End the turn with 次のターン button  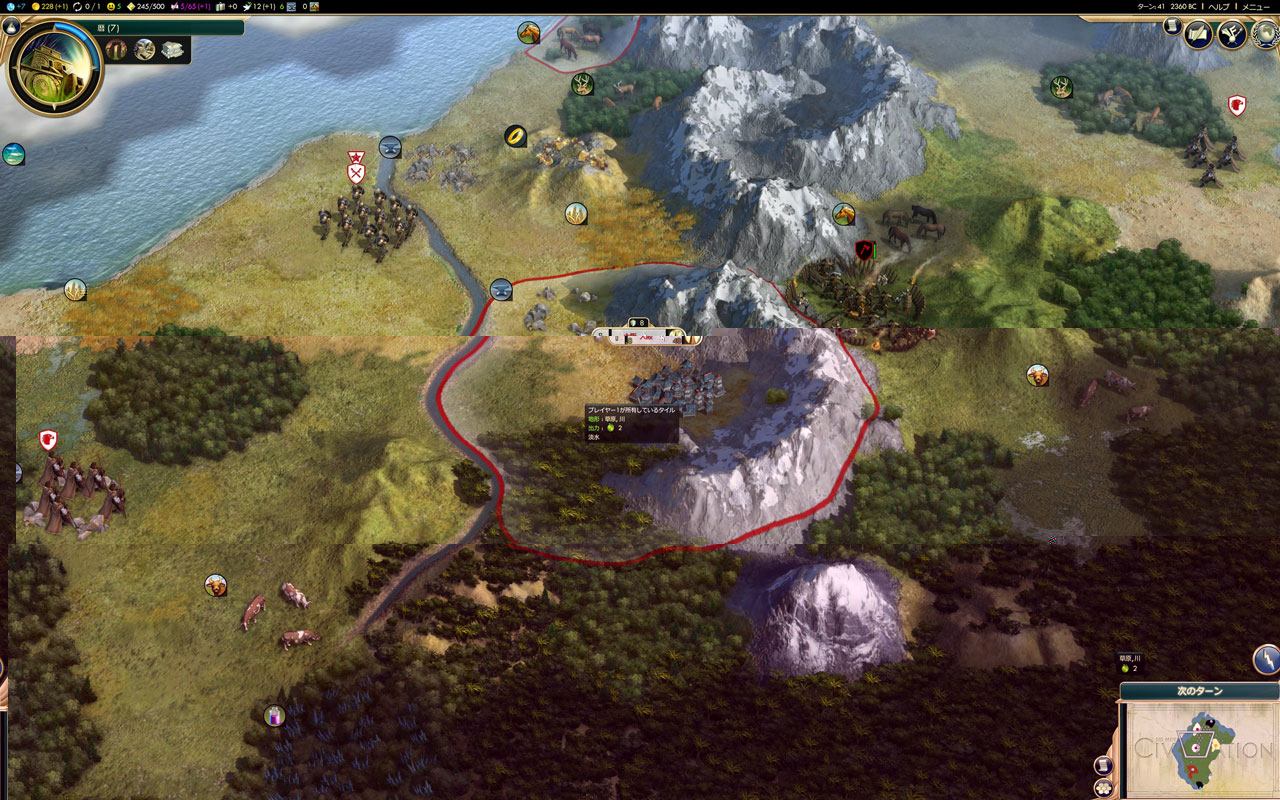[1199, 691]
